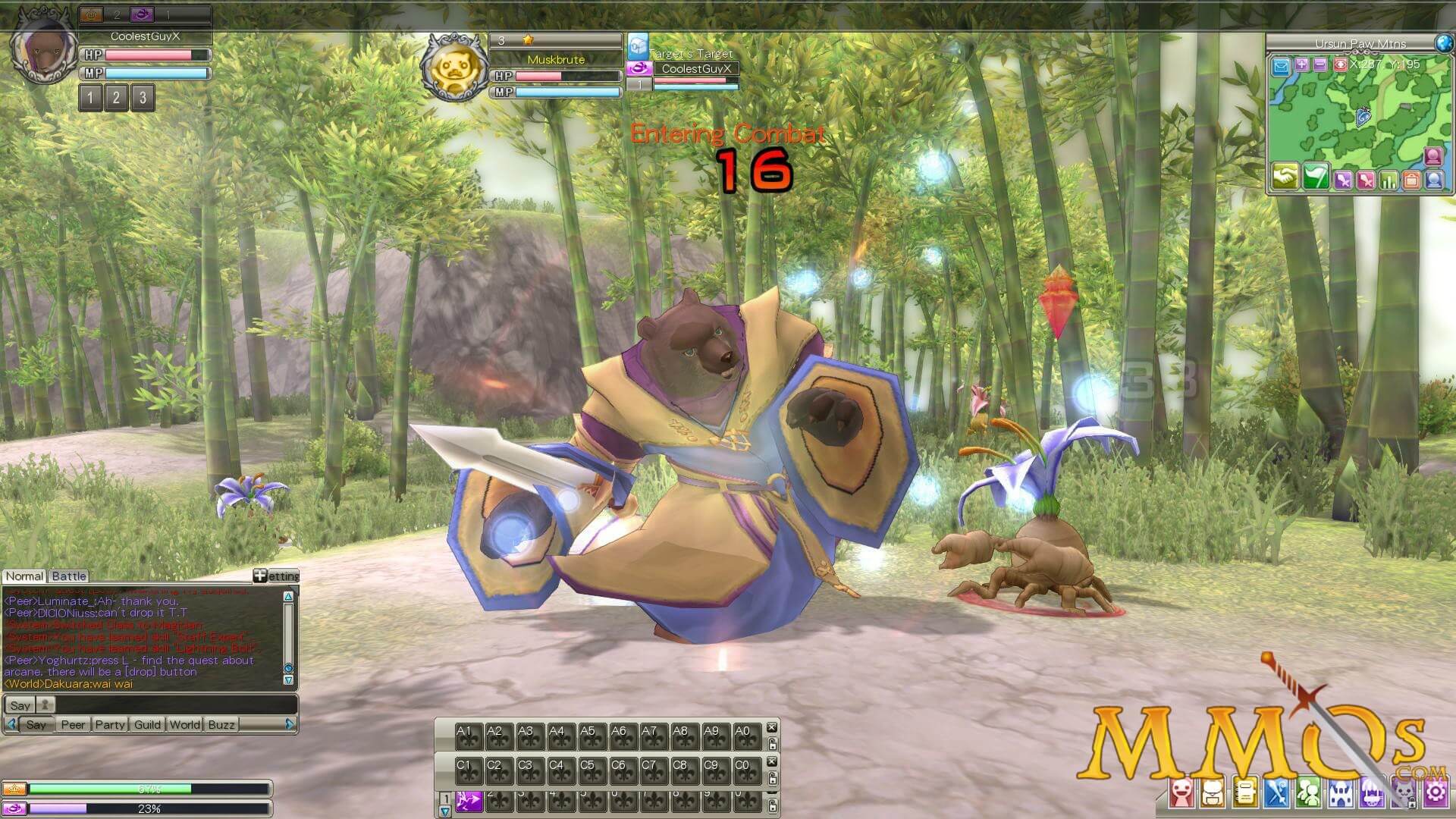Select the Guild chat channel
Image resolution: width=1456 pixels, height=819 pixels.
click(x=148, y=725)
